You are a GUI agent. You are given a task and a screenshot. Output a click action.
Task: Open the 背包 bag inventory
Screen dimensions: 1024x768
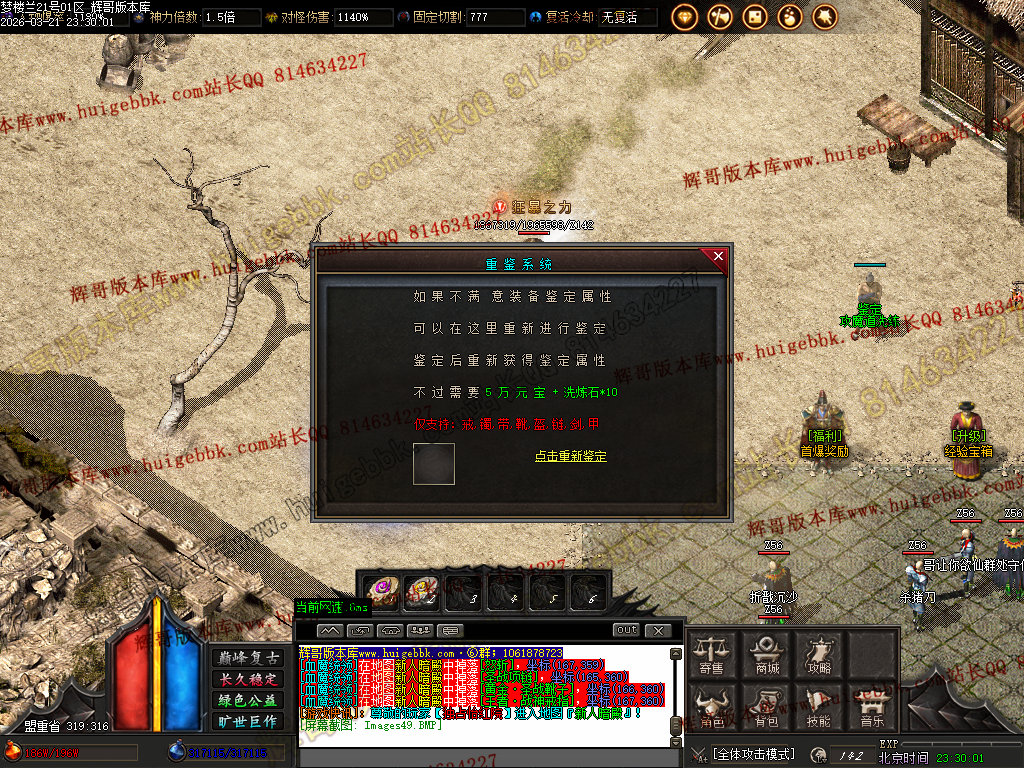click(766, 707)
